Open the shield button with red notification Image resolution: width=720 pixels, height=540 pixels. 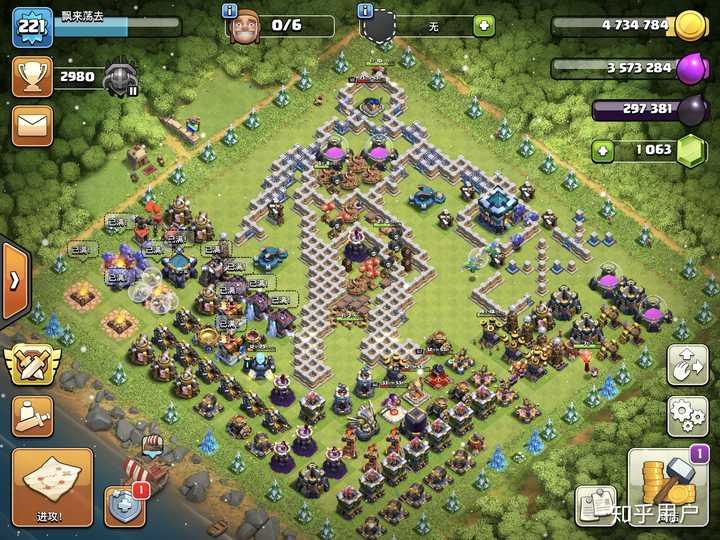(124, 505)
